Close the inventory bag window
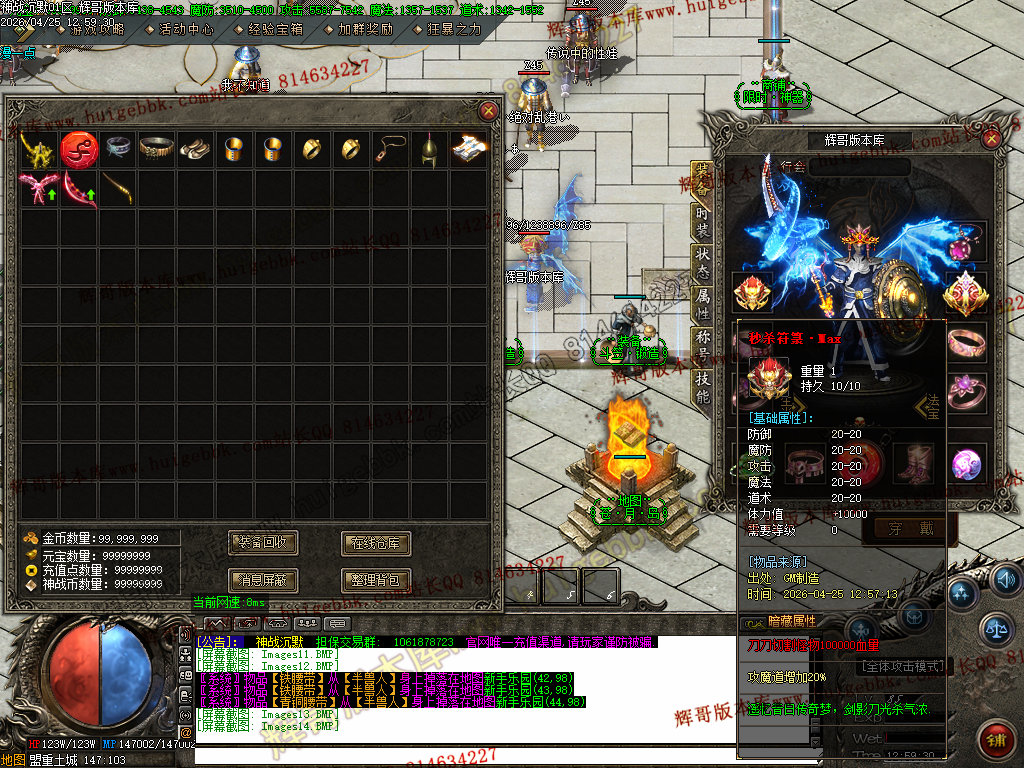Viewport: 1024px width, 768px height. point(488,111)
